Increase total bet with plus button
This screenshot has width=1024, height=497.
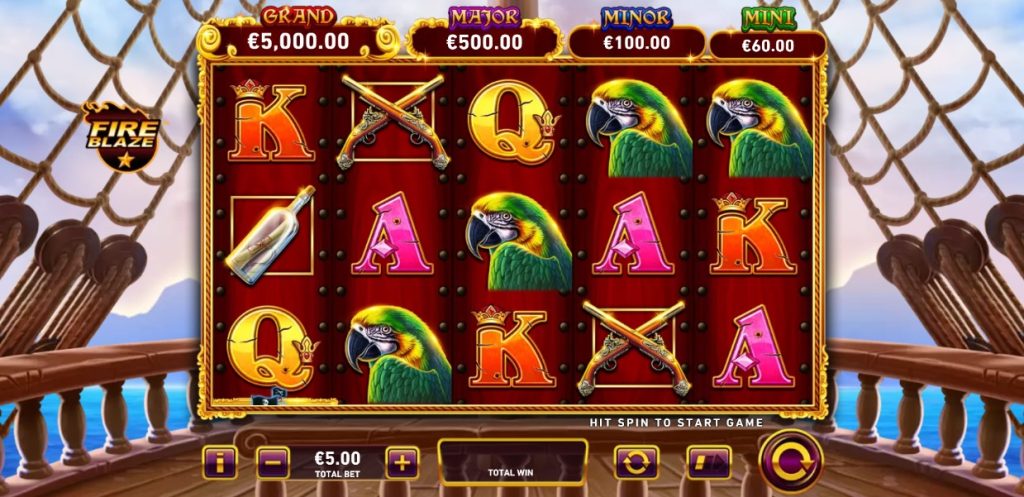click(x=402, y=462)
